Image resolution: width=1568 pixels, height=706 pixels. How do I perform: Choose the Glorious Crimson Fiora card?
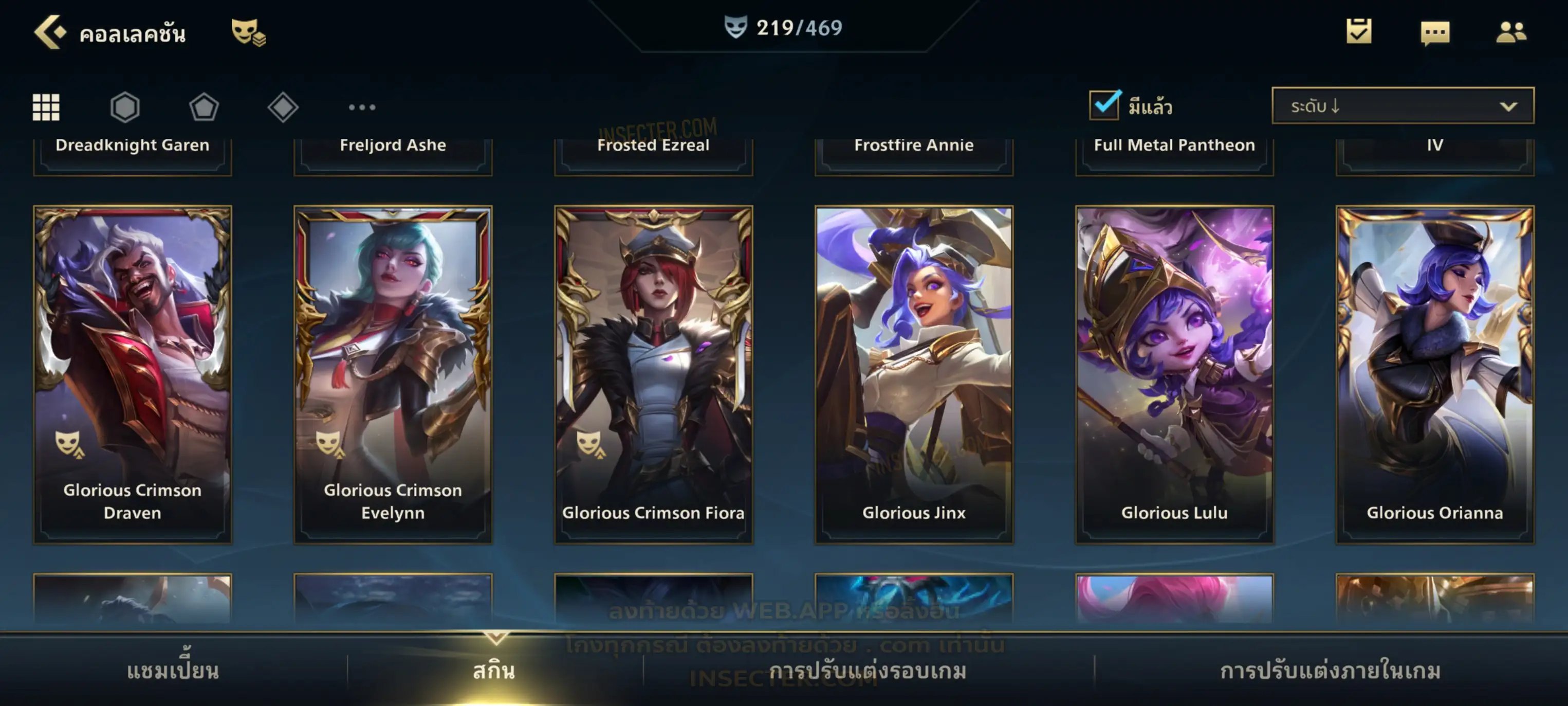click(653, 373)
